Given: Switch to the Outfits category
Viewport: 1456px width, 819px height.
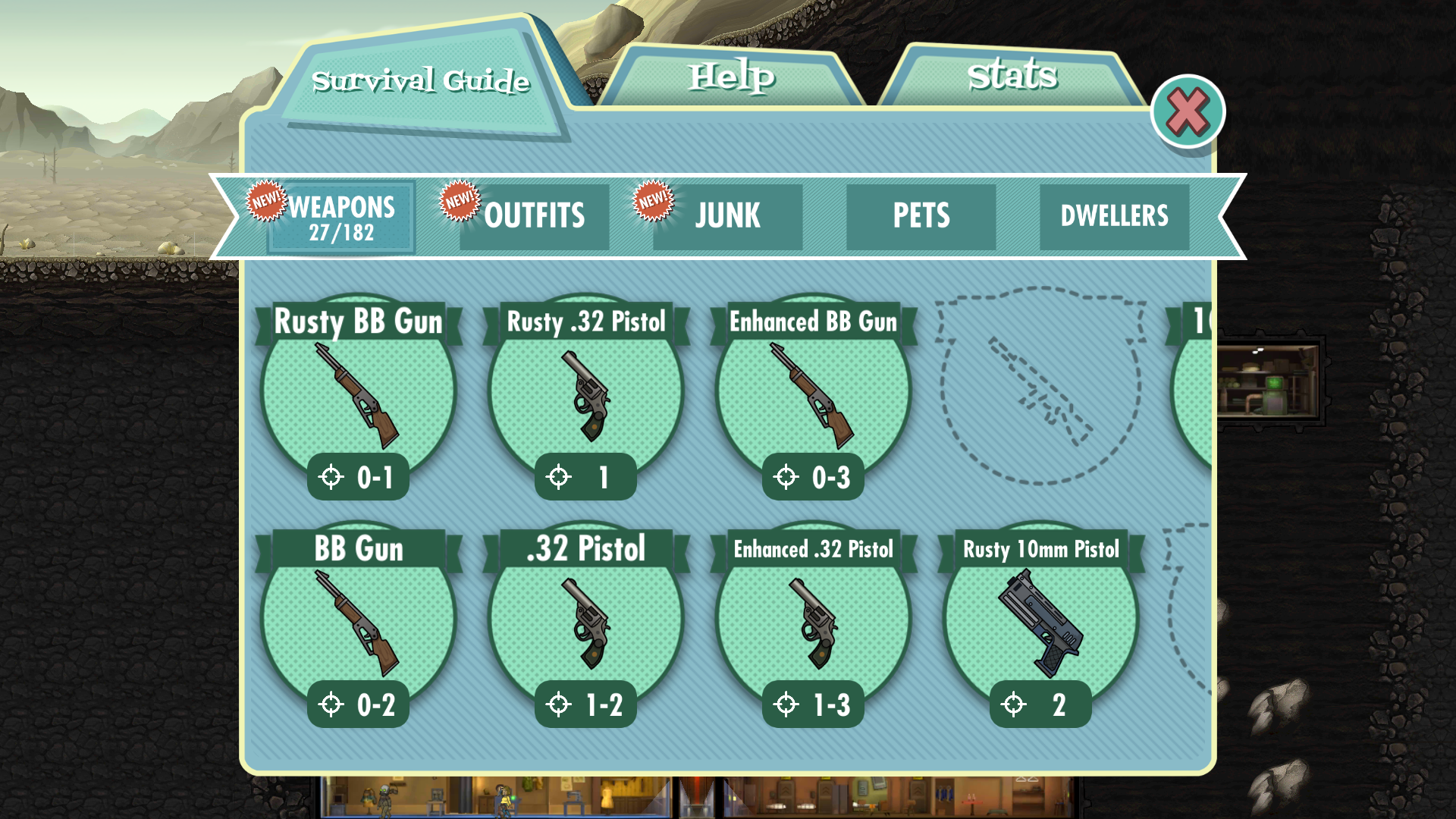Looking at the screenshot, I should (x=534, y=217).
